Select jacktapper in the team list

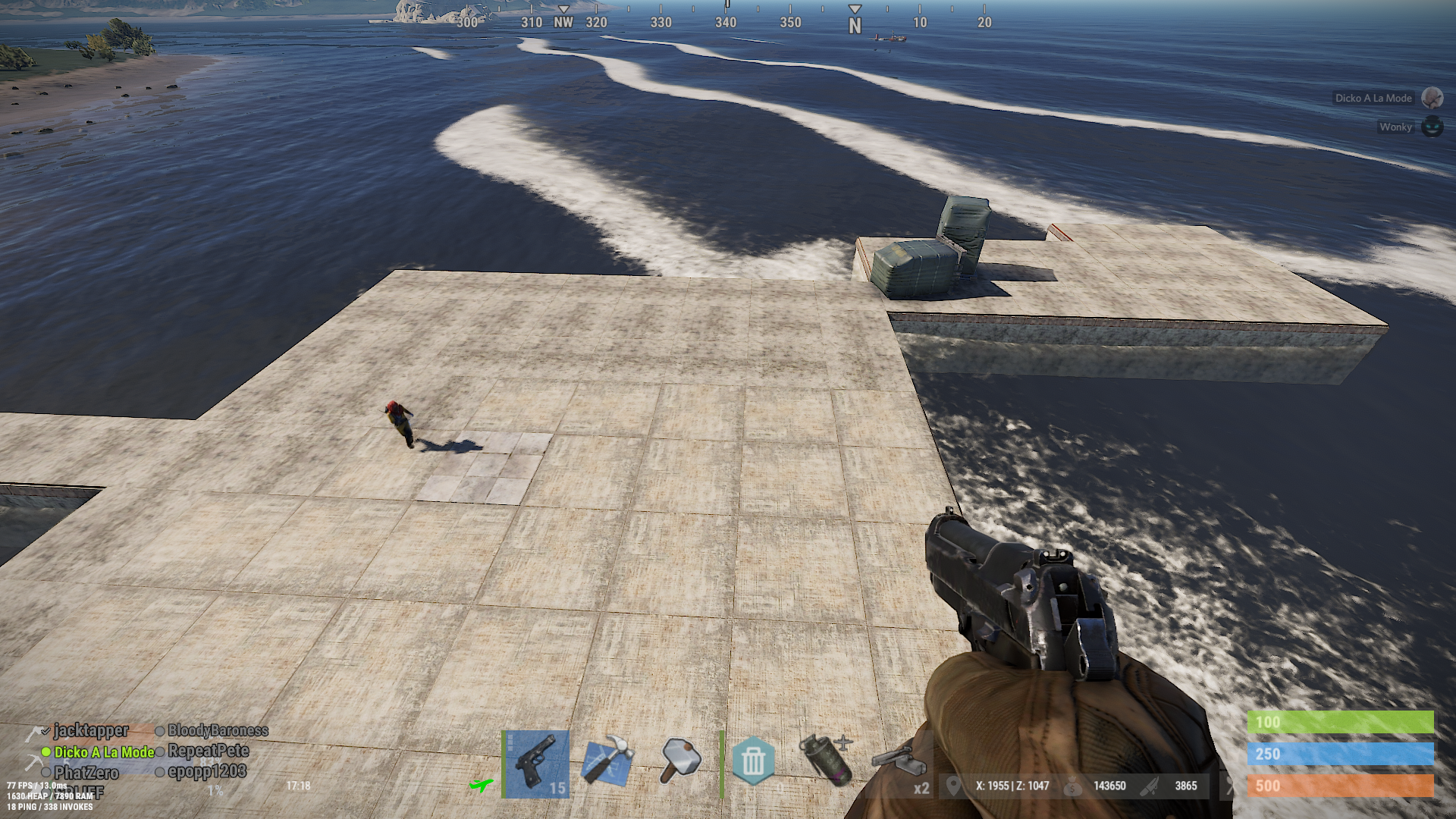click(90, 731)
